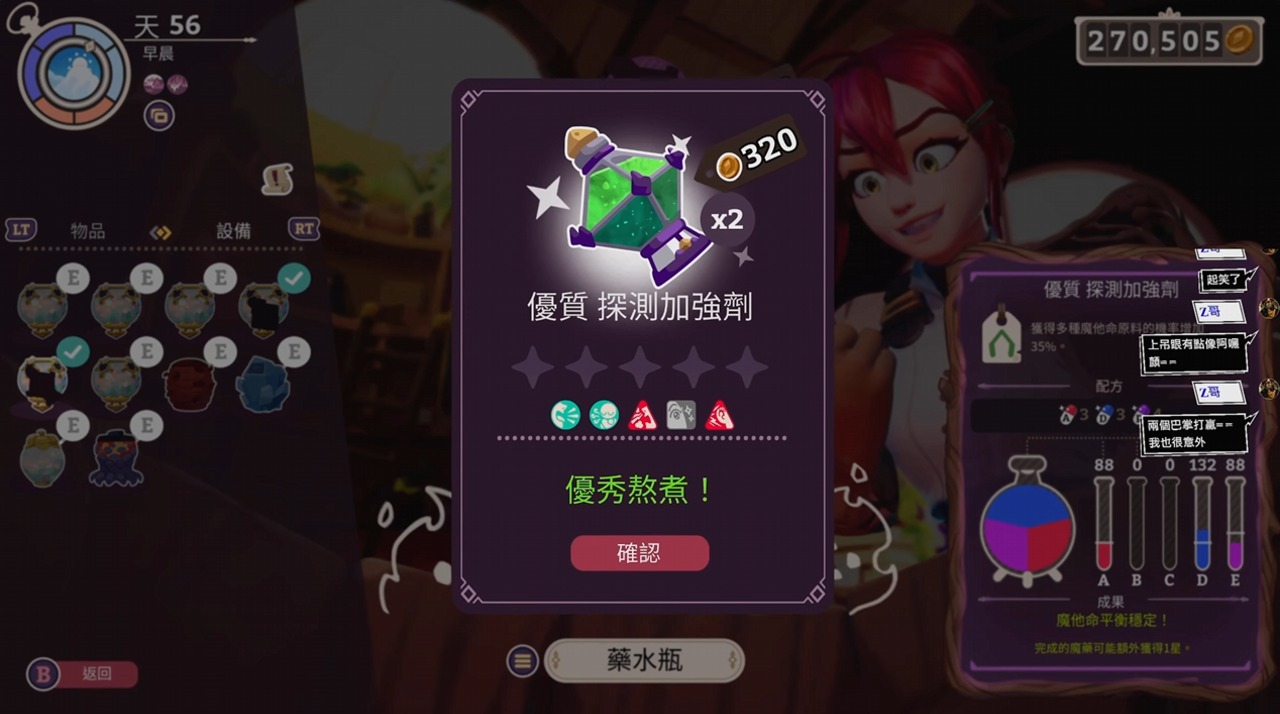
Task: Select the red cauldron equipment slot
Action: coord(190,383)
